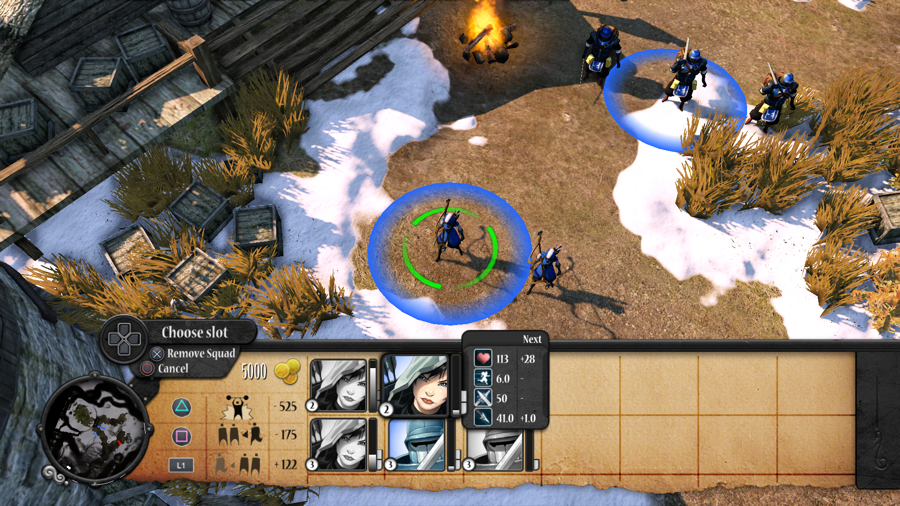Pick the greyed archer portrait marked level 2
The image size is (900, 506).
point(338,384)
